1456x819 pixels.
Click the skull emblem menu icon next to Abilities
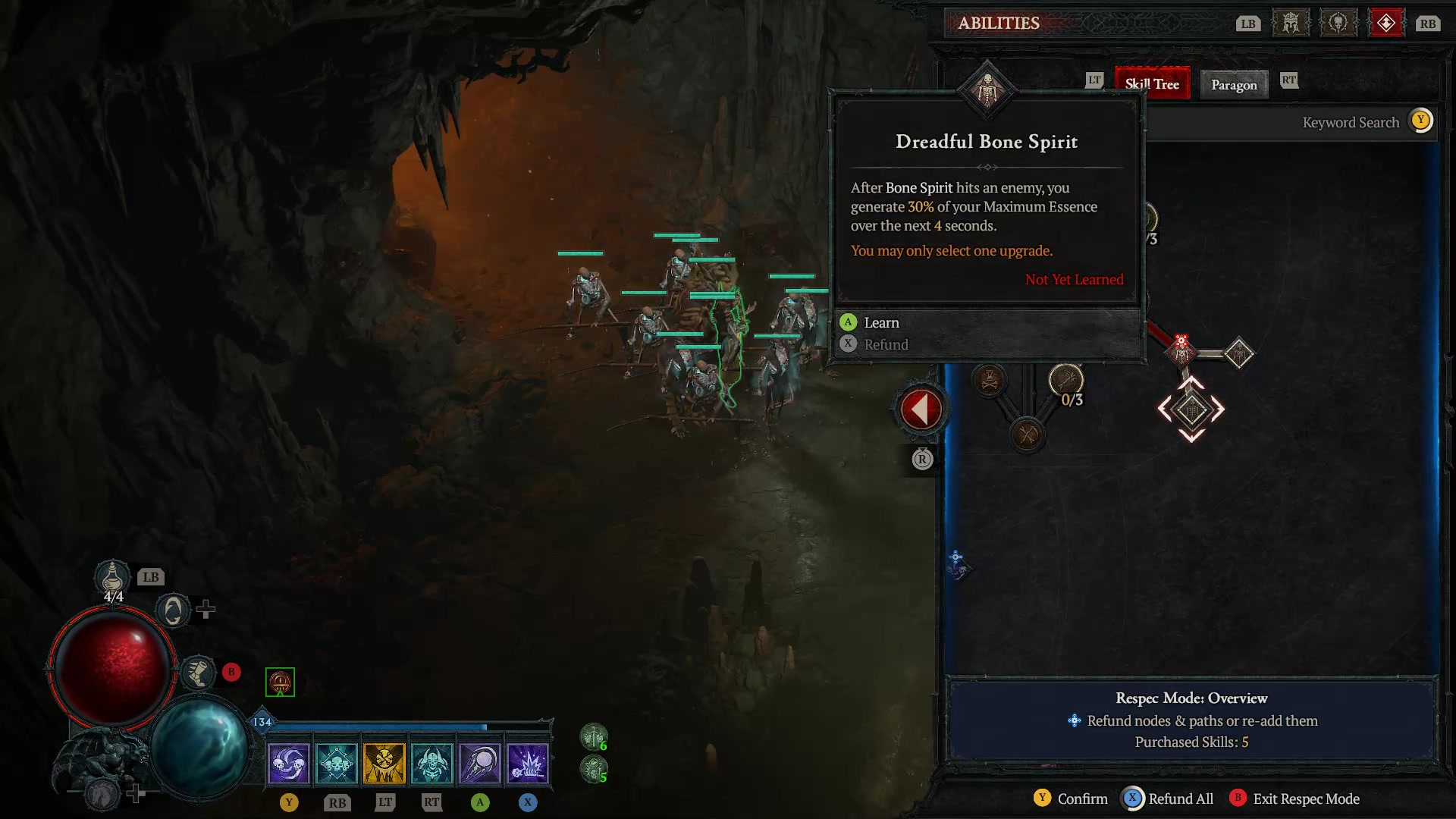[1338, 23]
